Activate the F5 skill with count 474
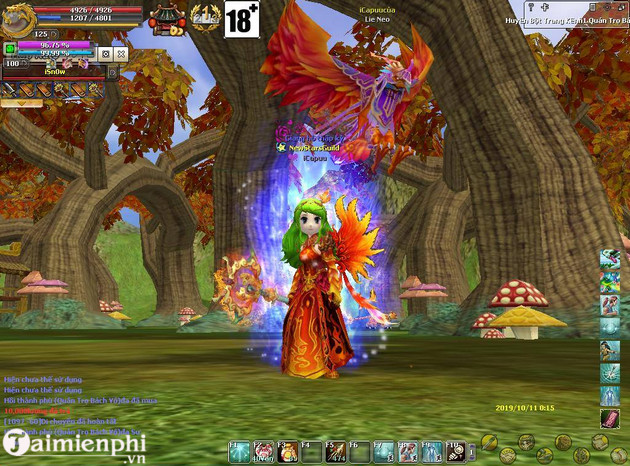 (x=336, y=452)
